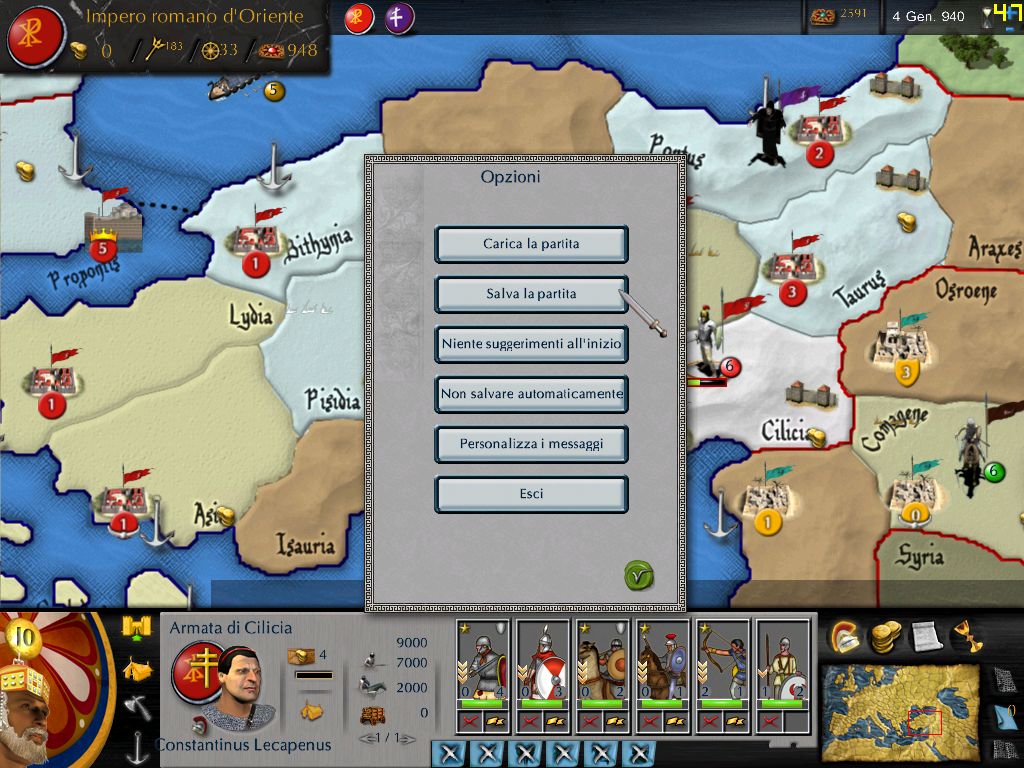Screen dimensions: 1024x768
Task: Select 'Salva la partita' to save the game
Action: pos(531,294)
